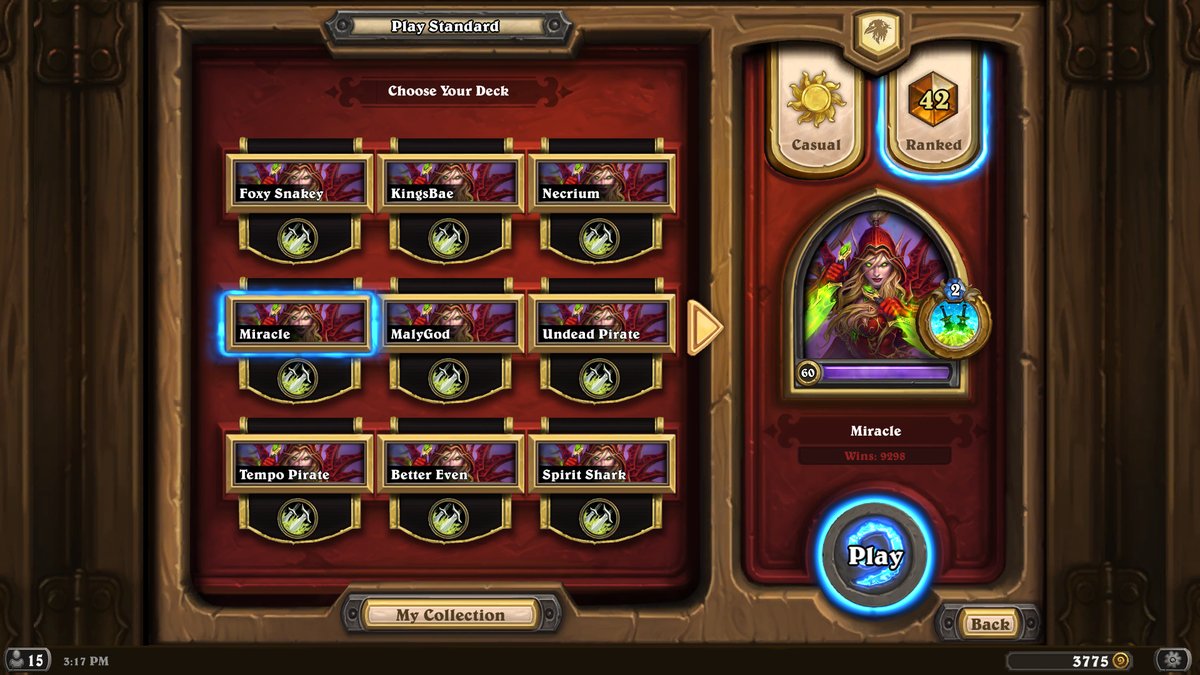
Task: Select the Spirit Shark deck
Action: [600, 464]
